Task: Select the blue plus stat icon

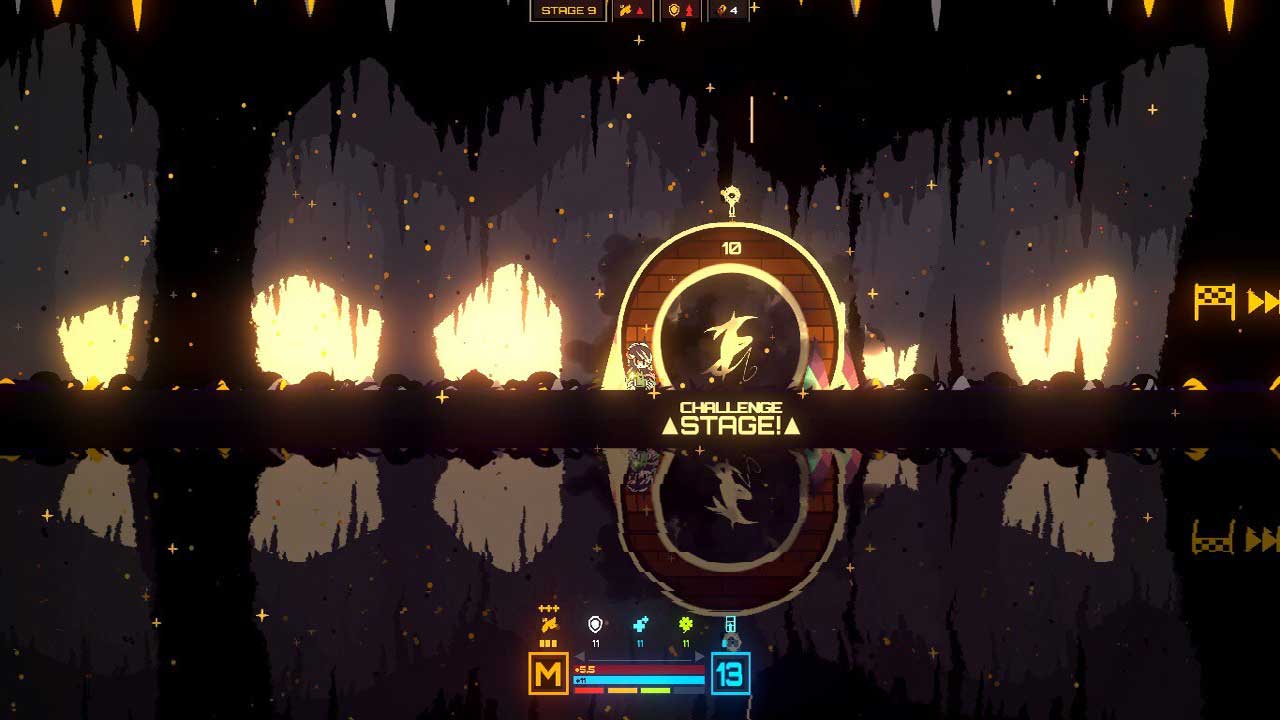Action: click(640, 625)
